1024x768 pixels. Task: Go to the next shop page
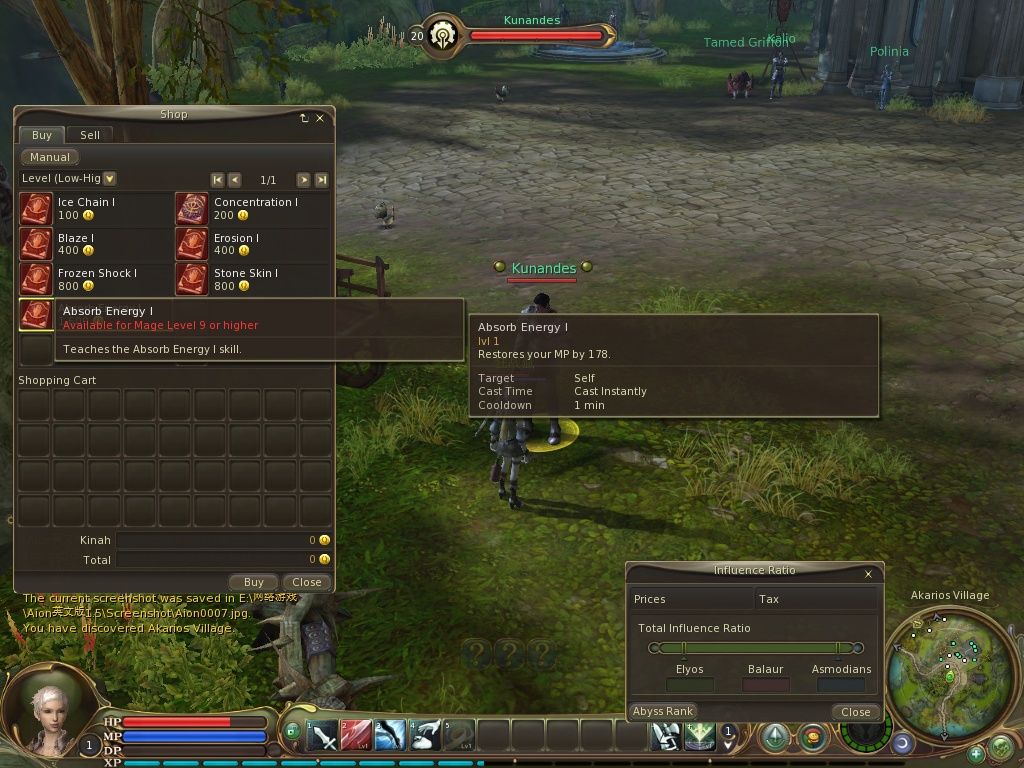click(303, 180)
